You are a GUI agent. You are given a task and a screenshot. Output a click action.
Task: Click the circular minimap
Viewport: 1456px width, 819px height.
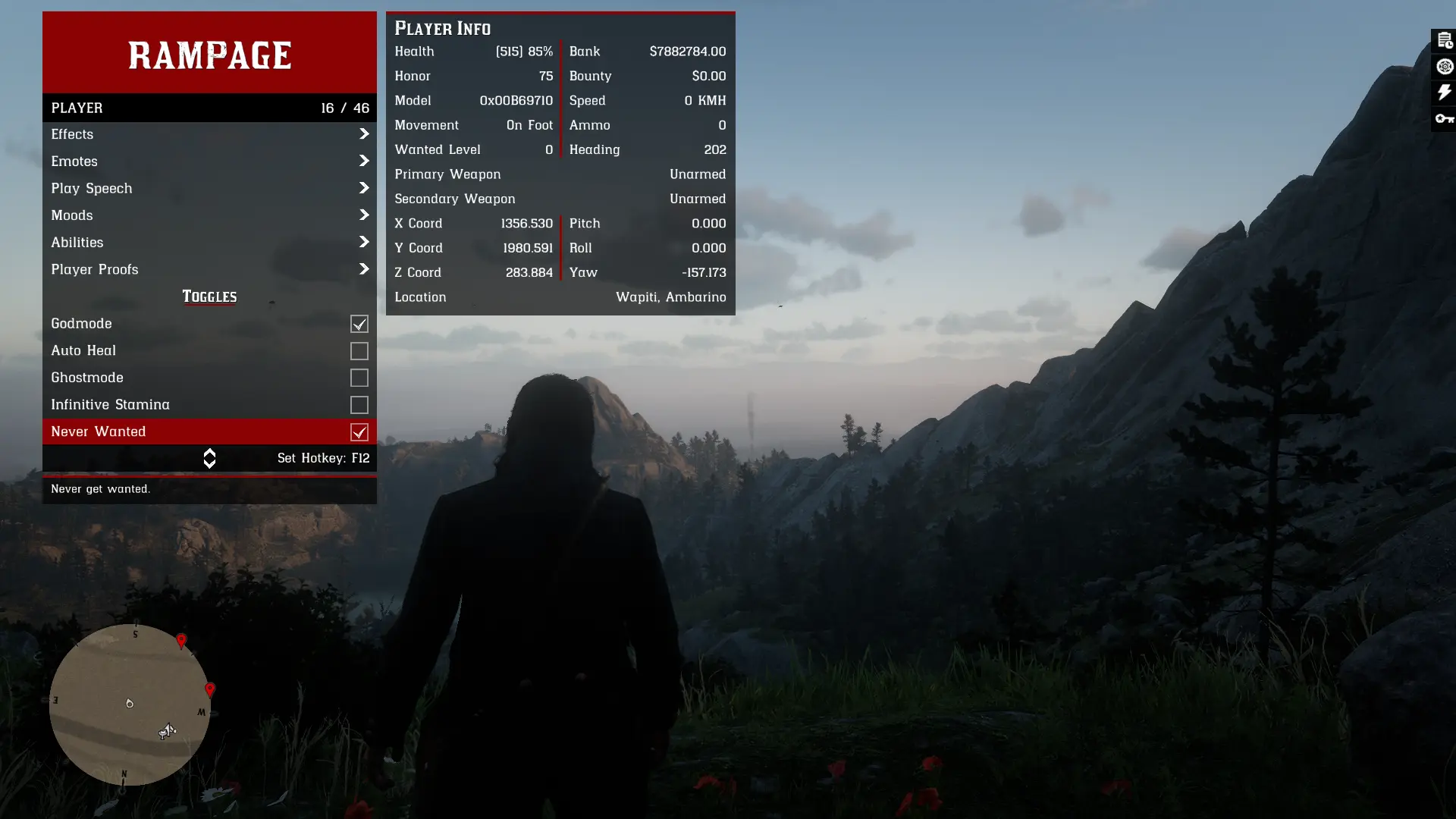(x=129, y=705)
